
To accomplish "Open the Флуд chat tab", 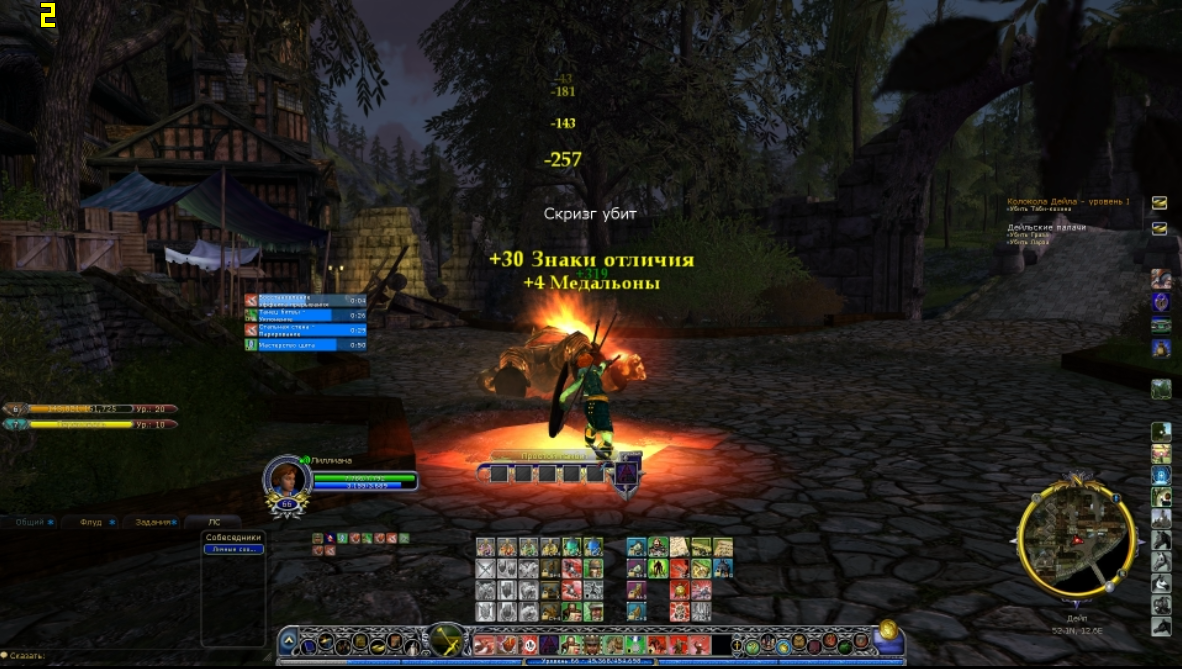I will point(91,522).
